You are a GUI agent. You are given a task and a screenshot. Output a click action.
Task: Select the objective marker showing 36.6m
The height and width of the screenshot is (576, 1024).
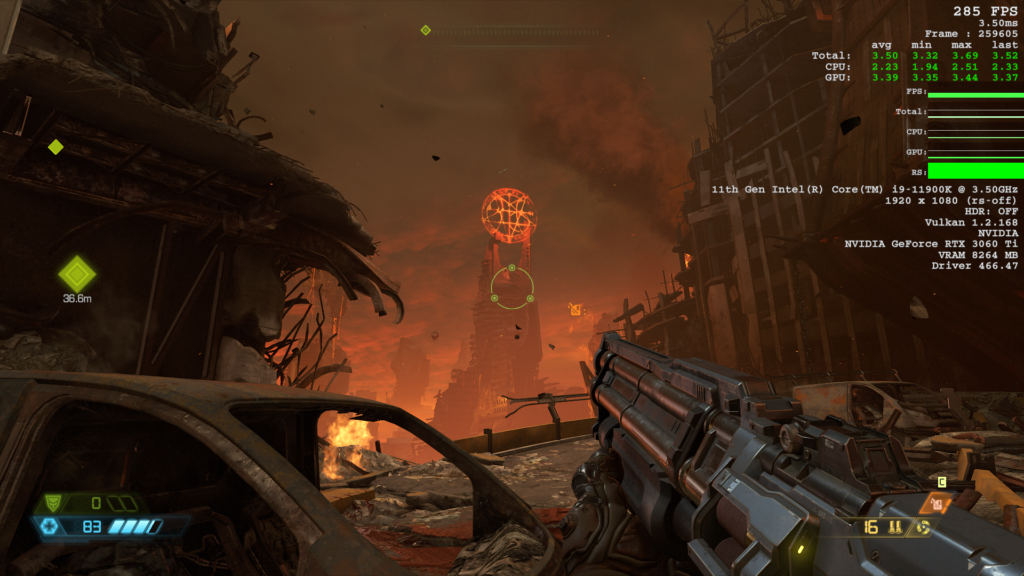click(77, 273)
